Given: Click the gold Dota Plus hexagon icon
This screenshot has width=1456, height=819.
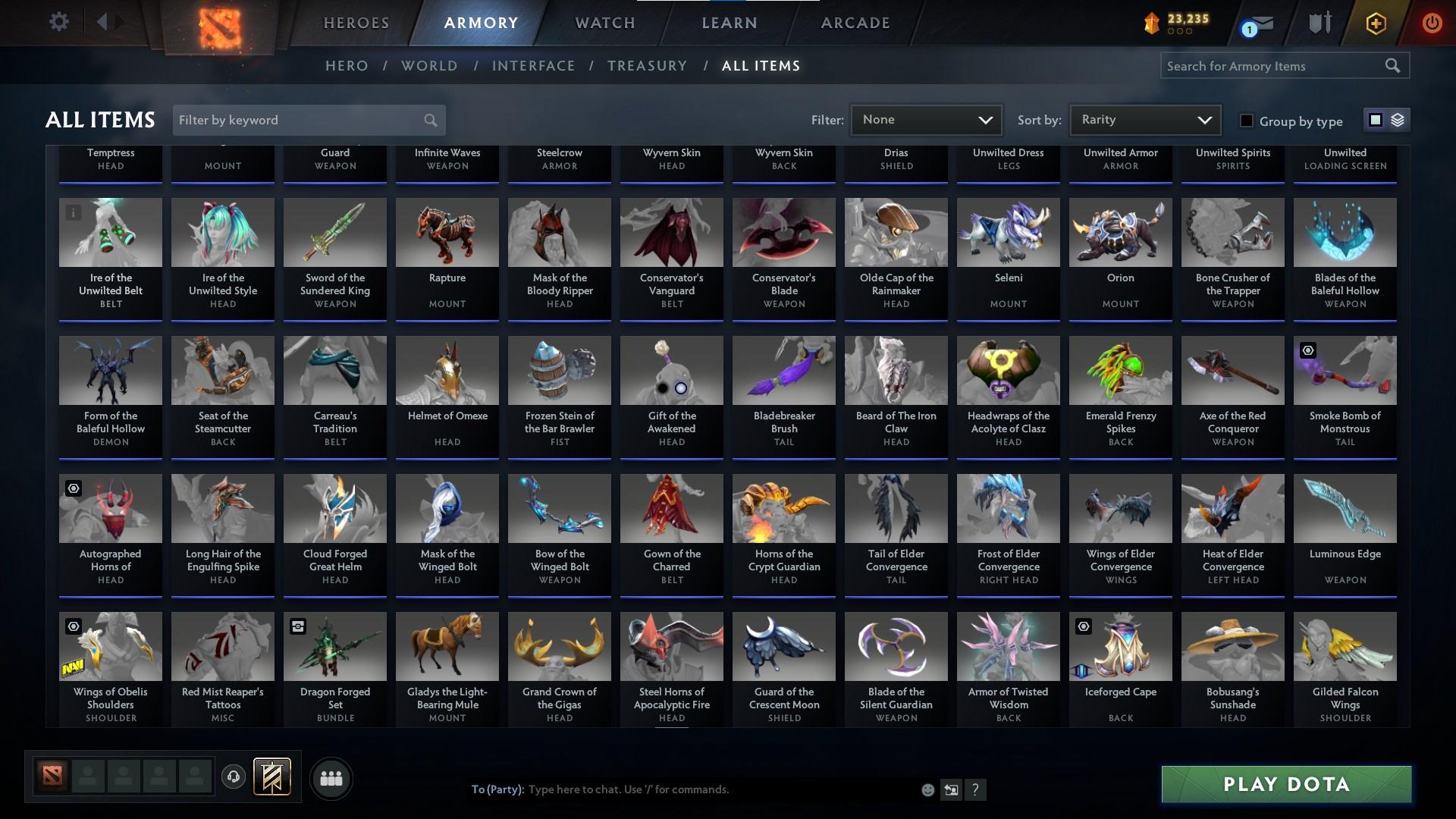Looking at the screenshot, I should coord(1375,23).
